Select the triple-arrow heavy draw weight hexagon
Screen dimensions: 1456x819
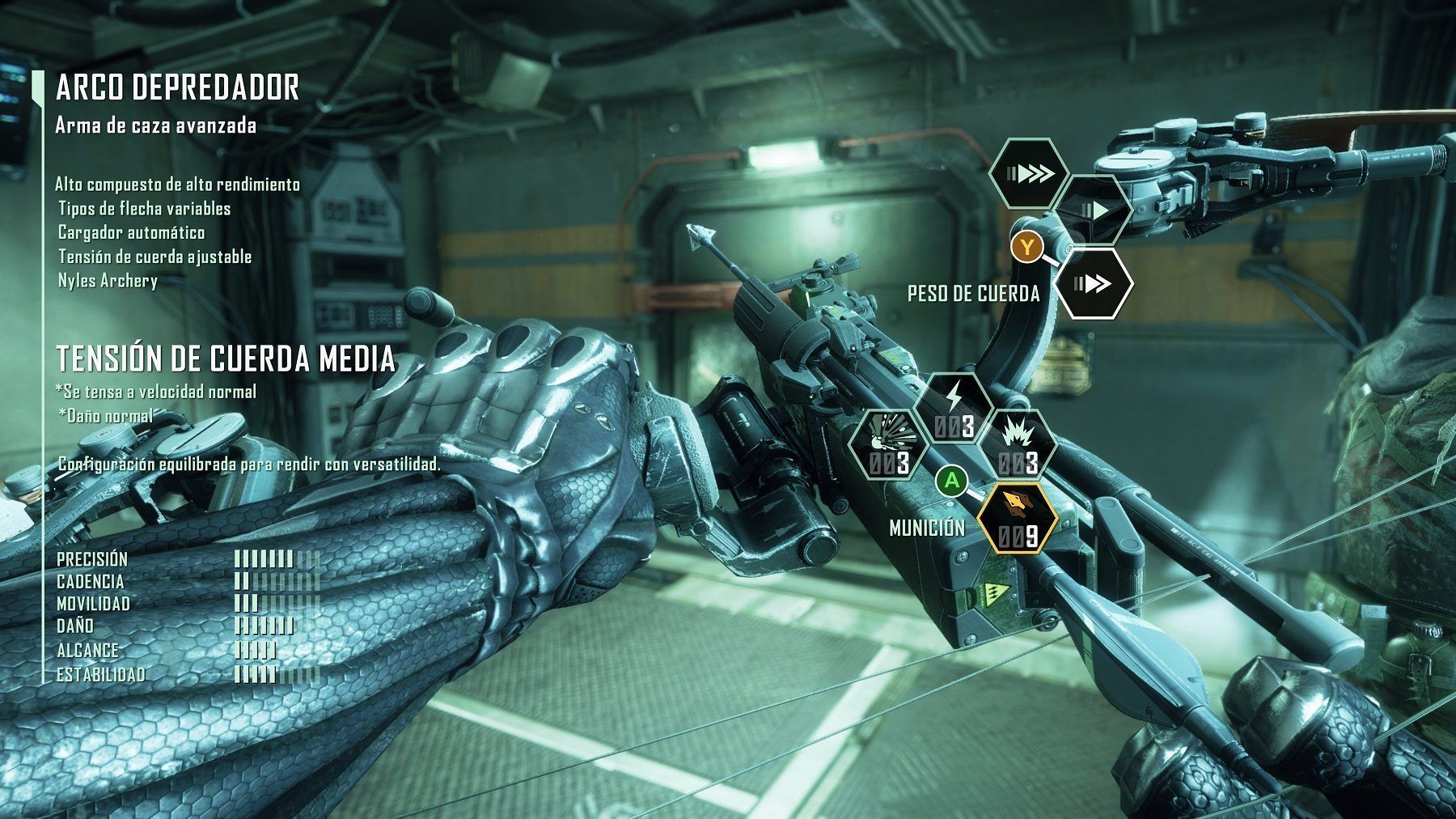[1030, 174]
